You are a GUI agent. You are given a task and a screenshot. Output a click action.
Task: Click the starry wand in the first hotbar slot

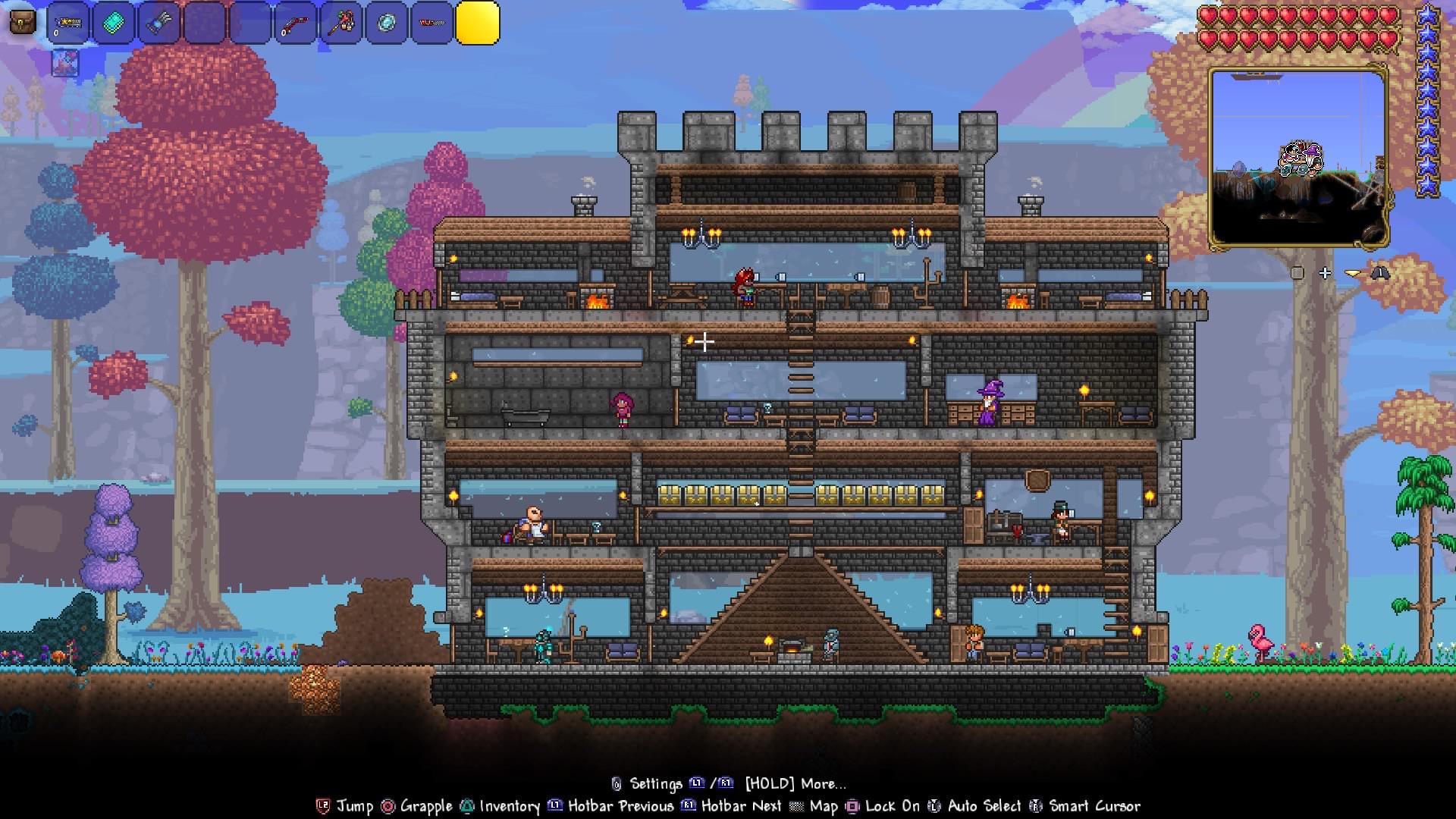[67, 21]
